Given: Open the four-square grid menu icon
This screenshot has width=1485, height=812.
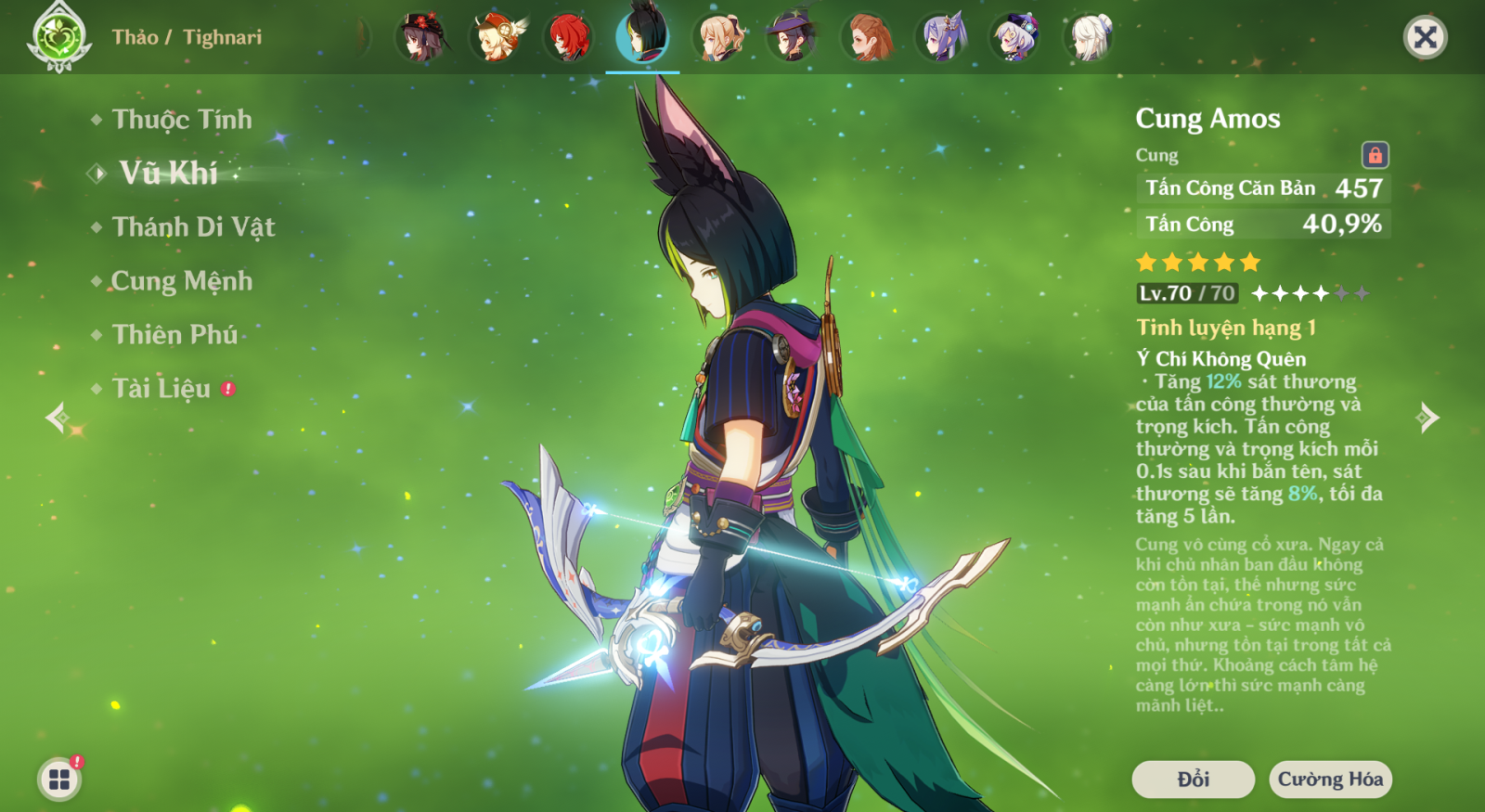Looking at the screenshot, I should click(x=59, y=779).
